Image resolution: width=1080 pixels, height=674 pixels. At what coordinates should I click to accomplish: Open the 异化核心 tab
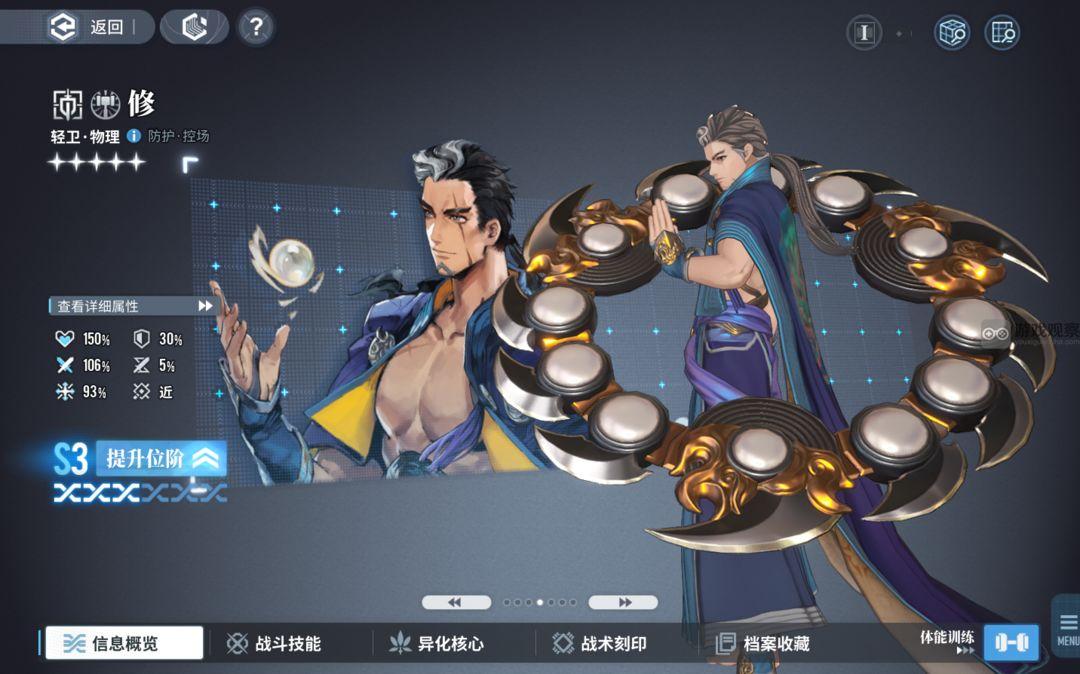point(437,643)
